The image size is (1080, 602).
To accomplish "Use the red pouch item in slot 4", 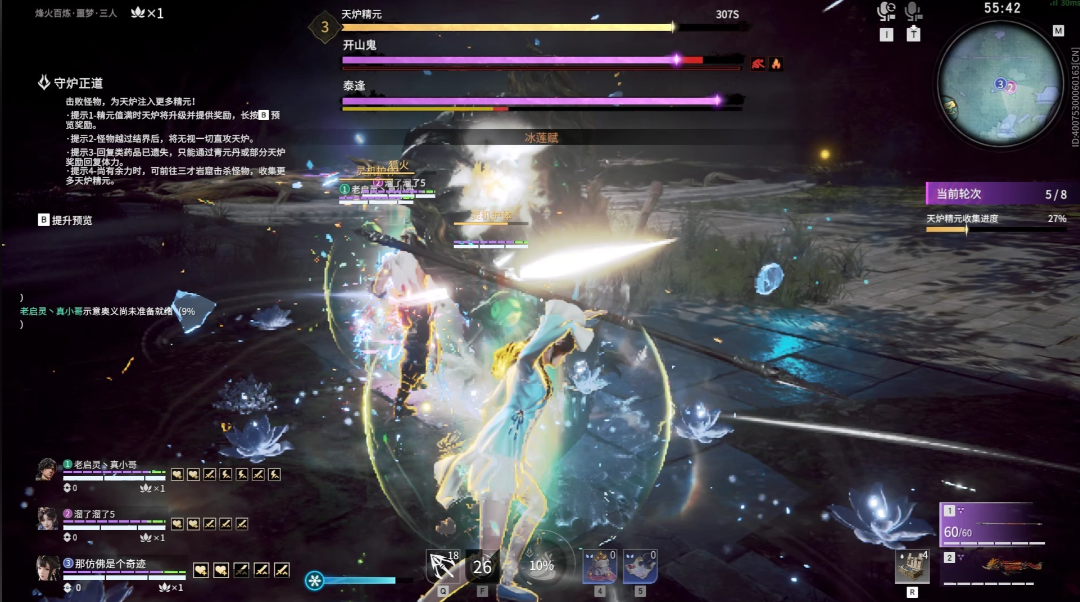I will click(599, 566).
